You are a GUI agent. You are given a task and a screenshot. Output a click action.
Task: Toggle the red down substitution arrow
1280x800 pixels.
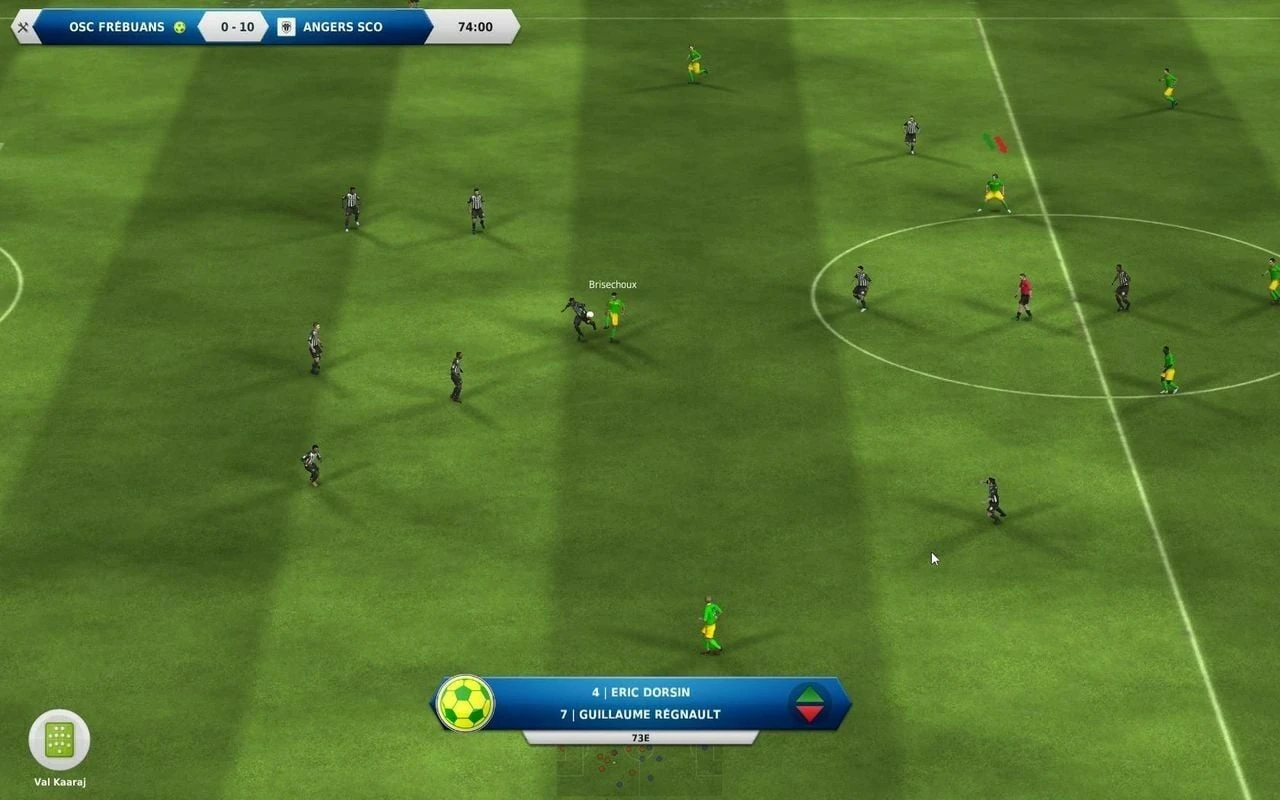808,713
